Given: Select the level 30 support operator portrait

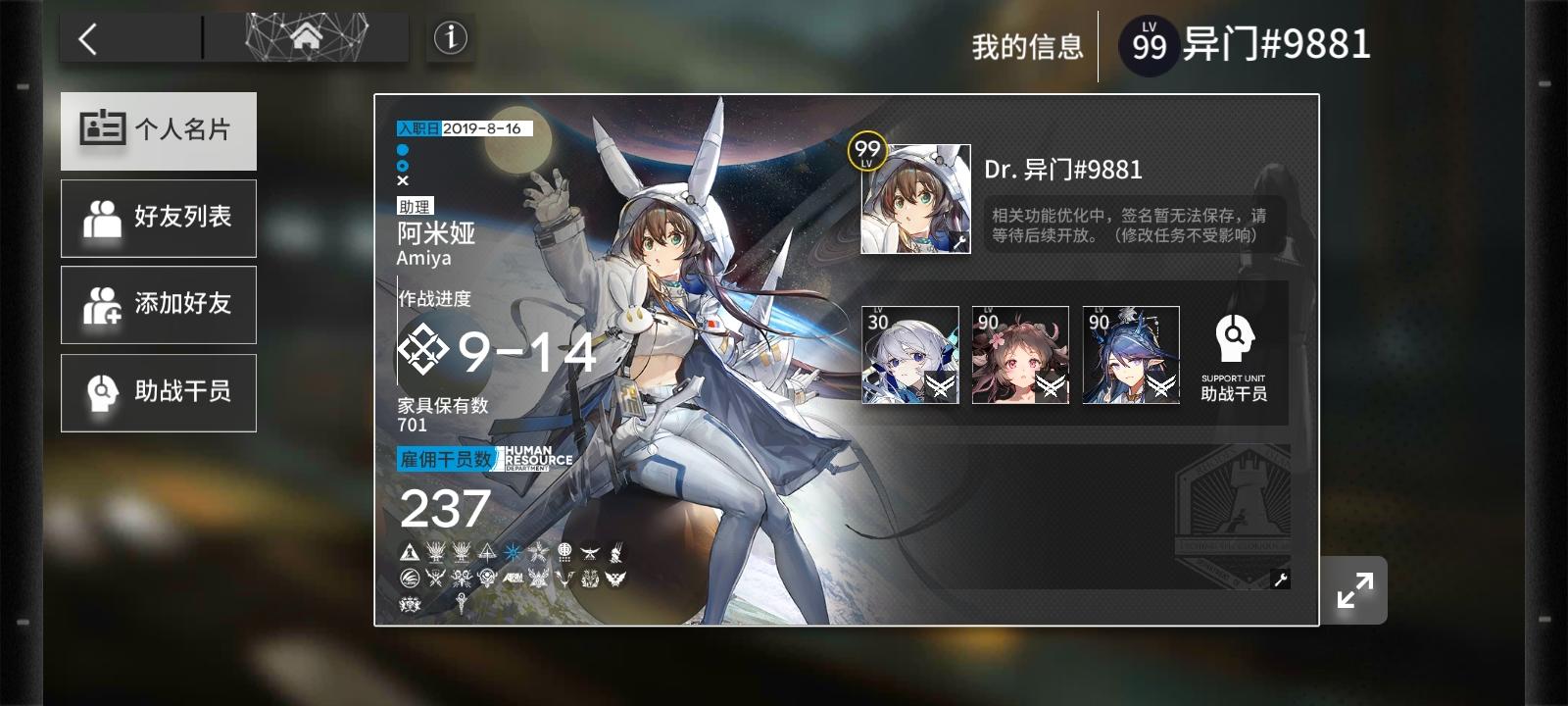Looking at the screenshot, I should pos(910,355).
